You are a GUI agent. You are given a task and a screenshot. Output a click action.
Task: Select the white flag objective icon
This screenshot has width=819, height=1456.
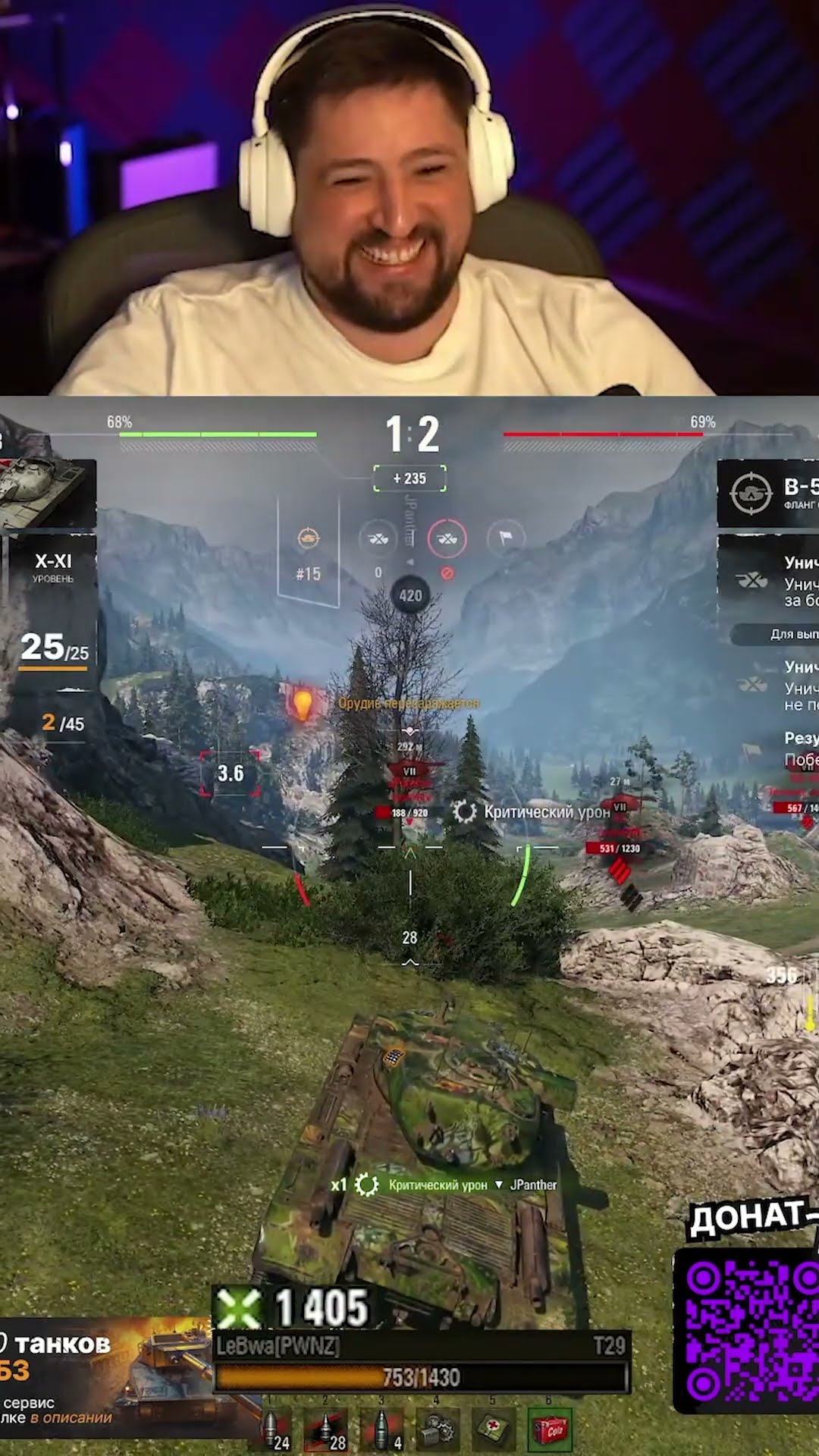point(506,538)
